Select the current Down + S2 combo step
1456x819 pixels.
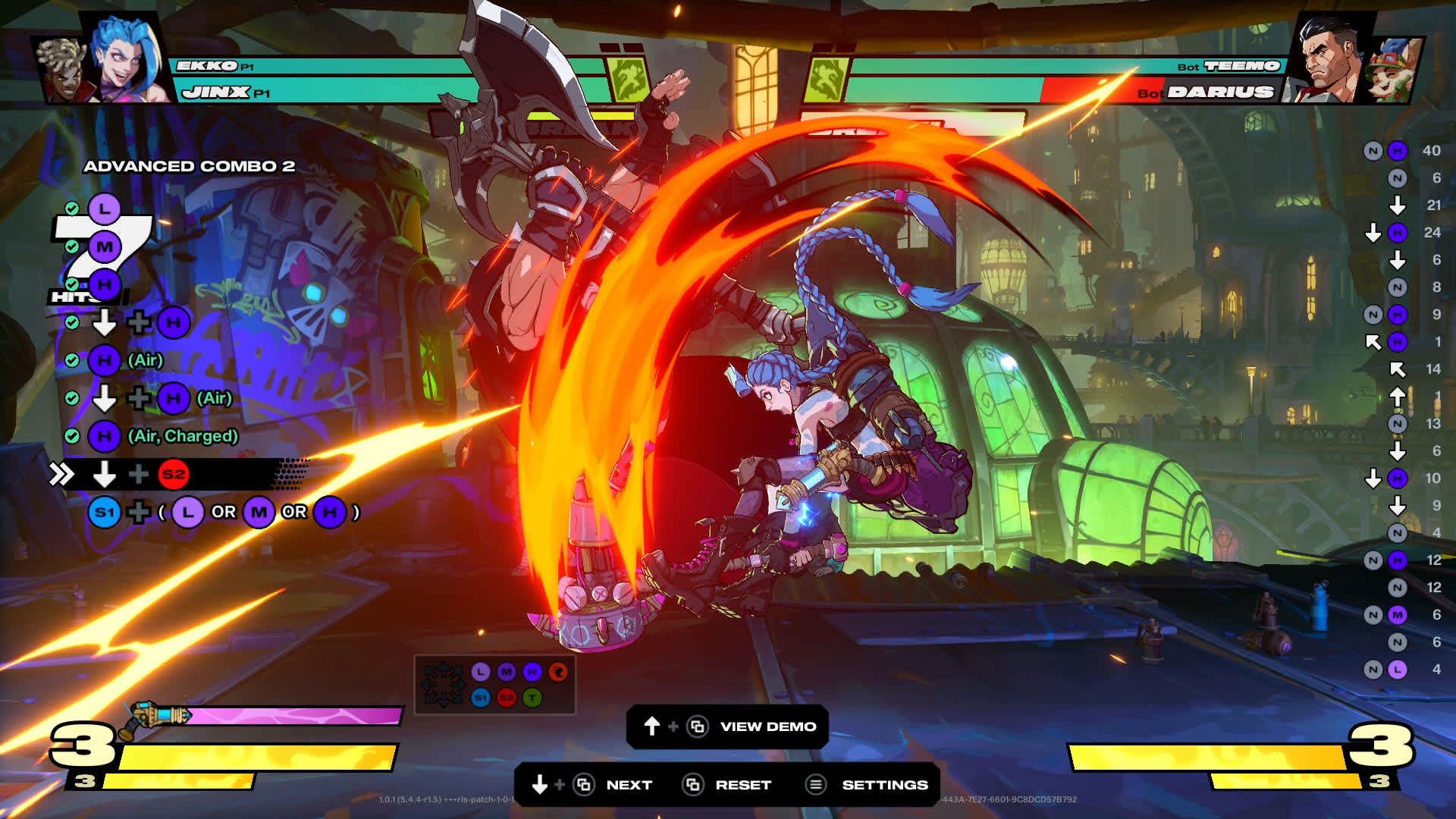(174, 475)
